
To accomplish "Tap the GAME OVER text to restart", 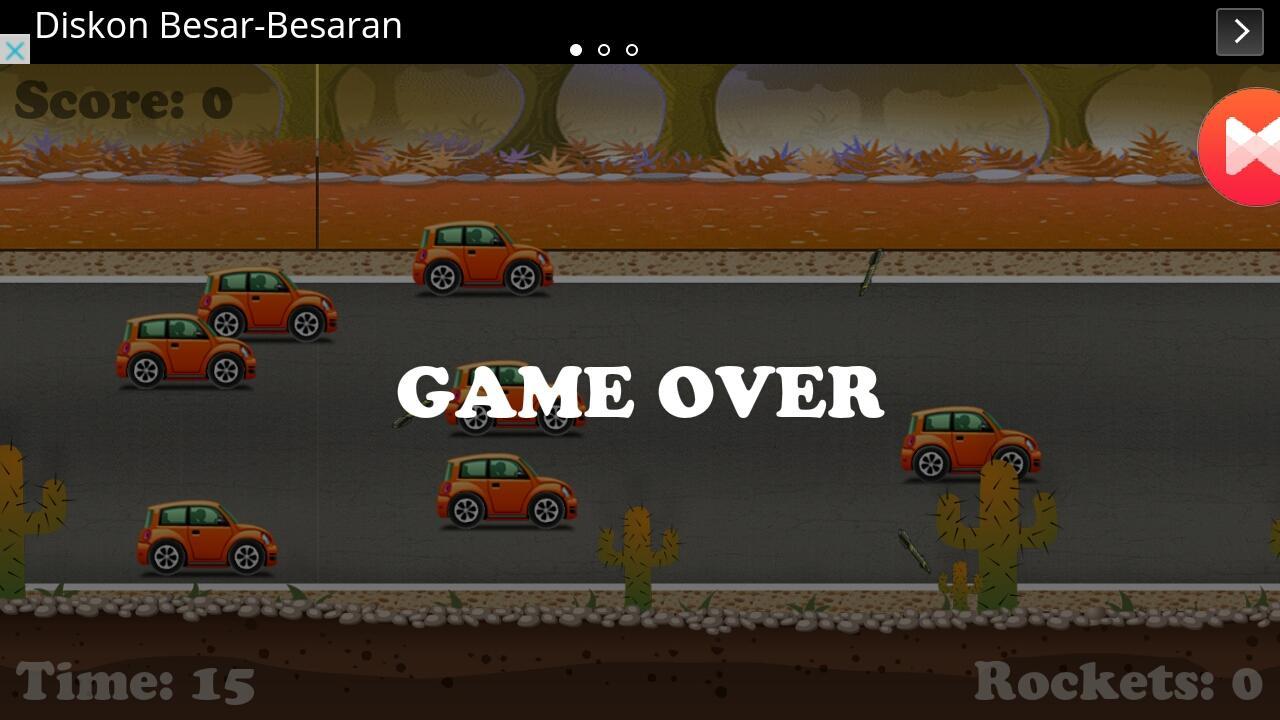I will [640, 392].
